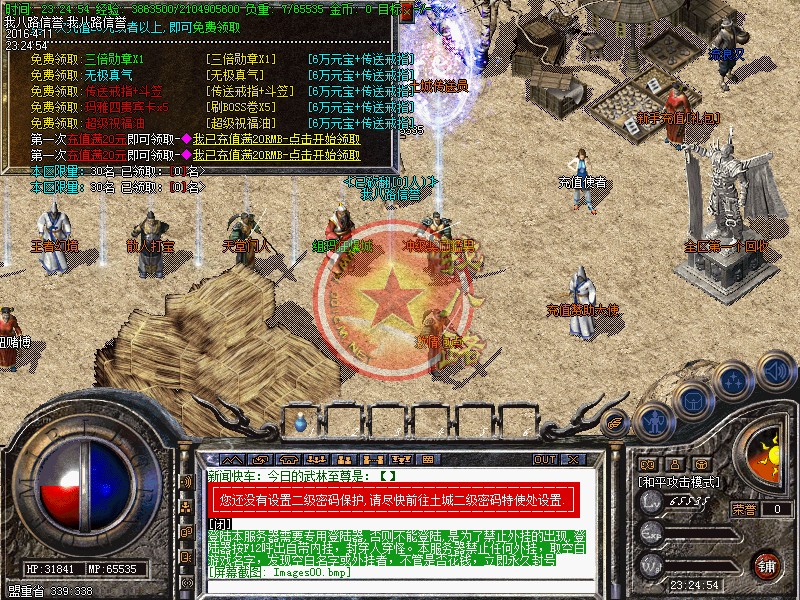Click the 荣誉 honor label

[744, 509]
